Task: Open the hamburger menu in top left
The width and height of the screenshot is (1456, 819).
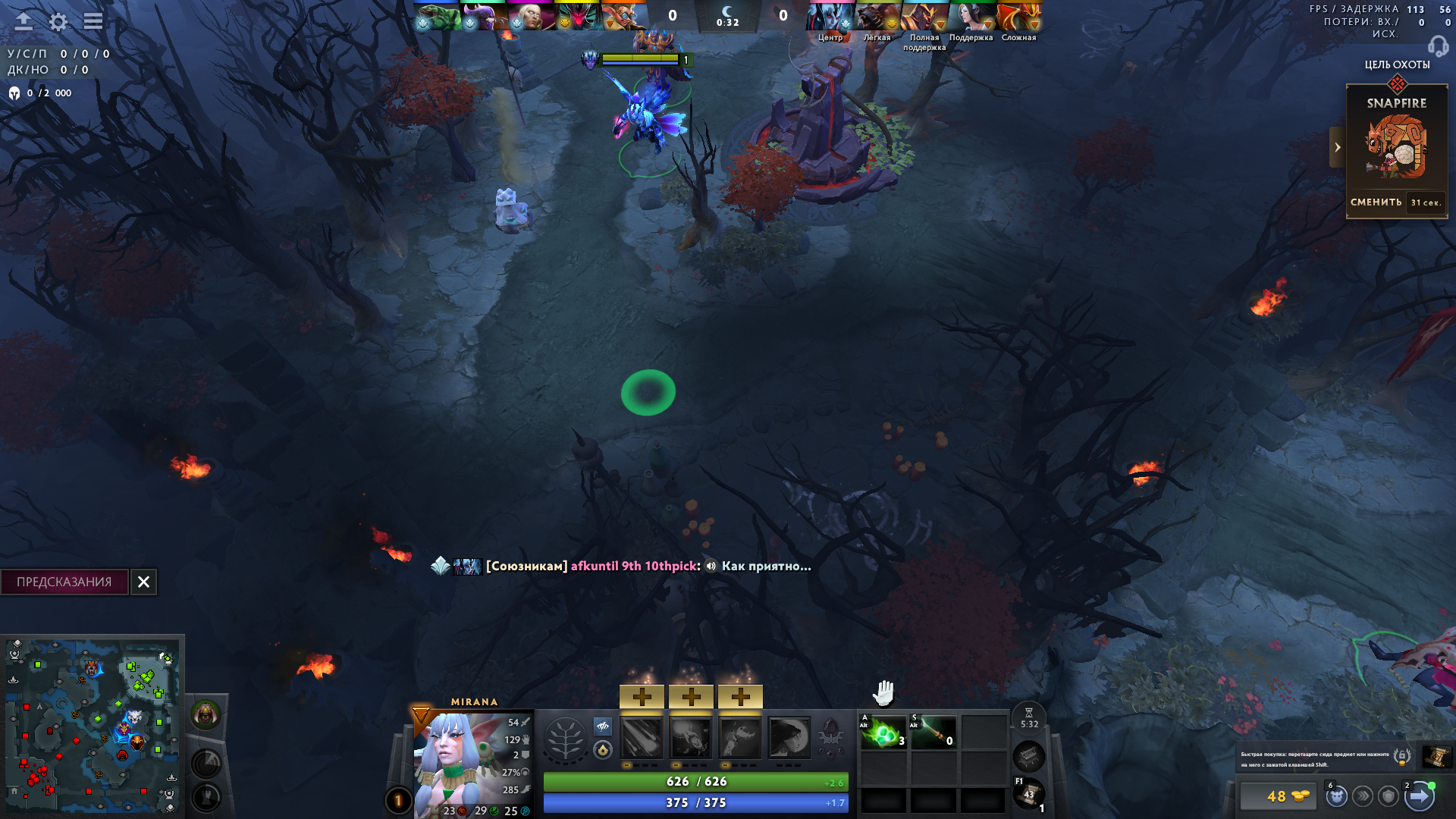Action: click(x=93, y=22)
